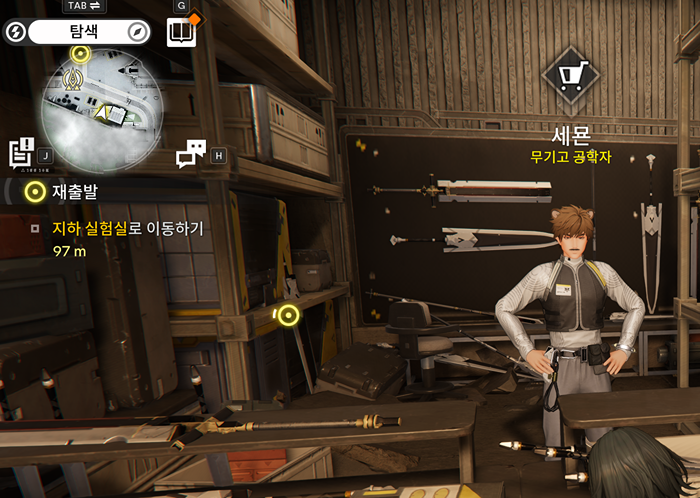Click the yellow quest waypoint marker
This screenshot has width=700, height=498.
[288, 316]
